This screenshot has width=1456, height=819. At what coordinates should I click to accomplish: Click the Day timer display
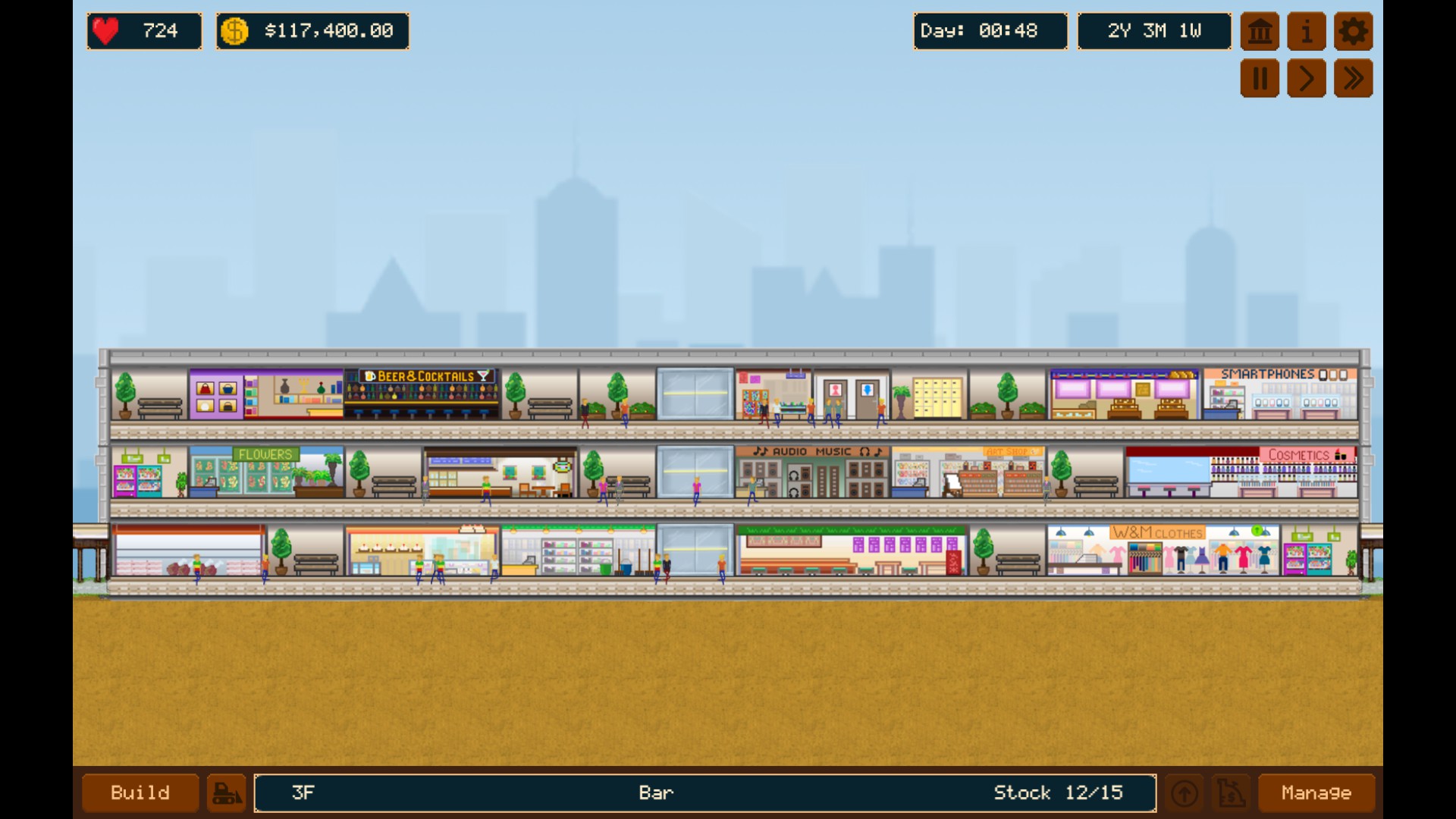pos(990,31)
